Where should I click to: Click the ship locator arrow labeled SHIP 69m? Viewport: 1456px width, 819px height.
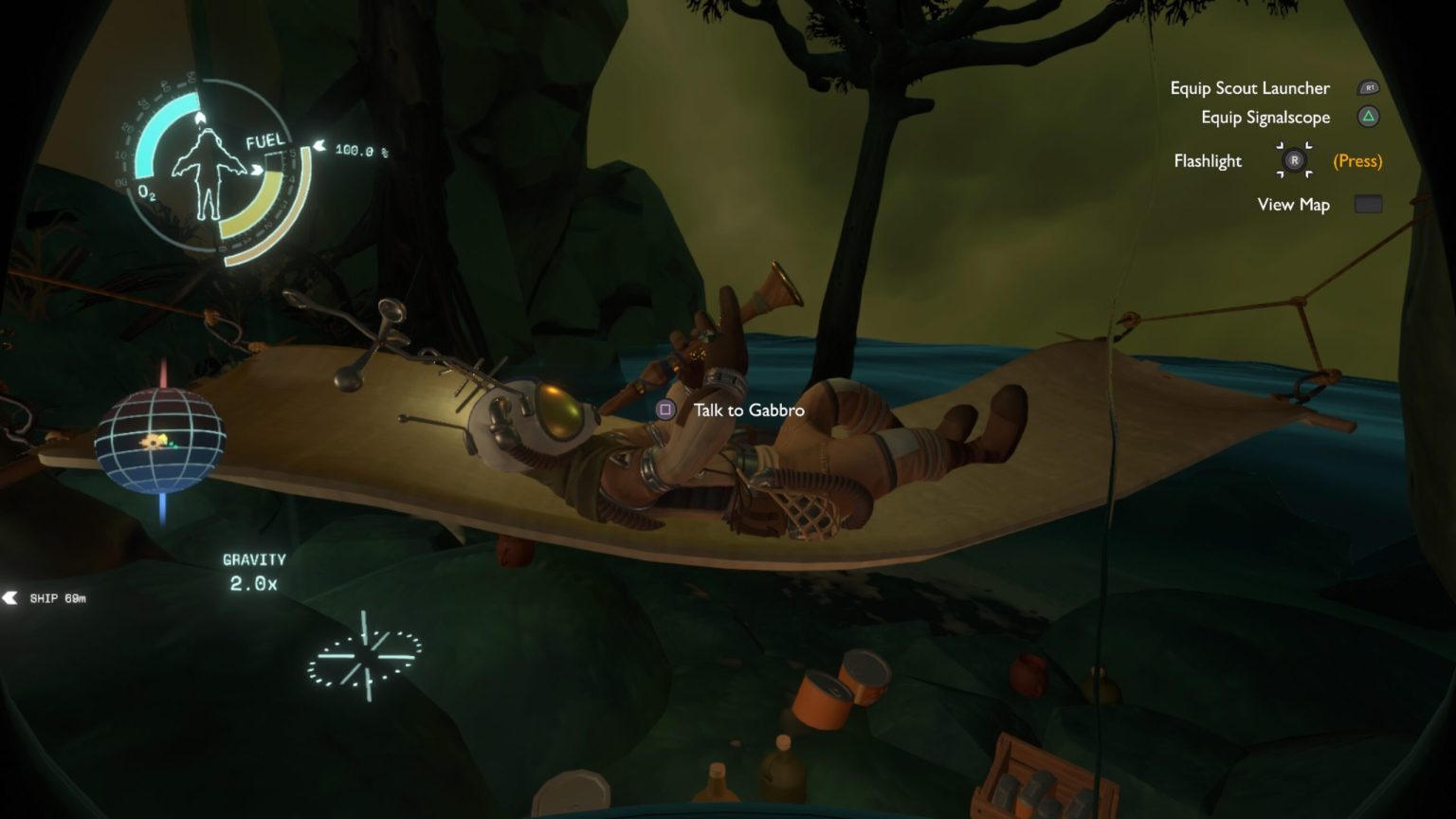(x=11, y=598)
